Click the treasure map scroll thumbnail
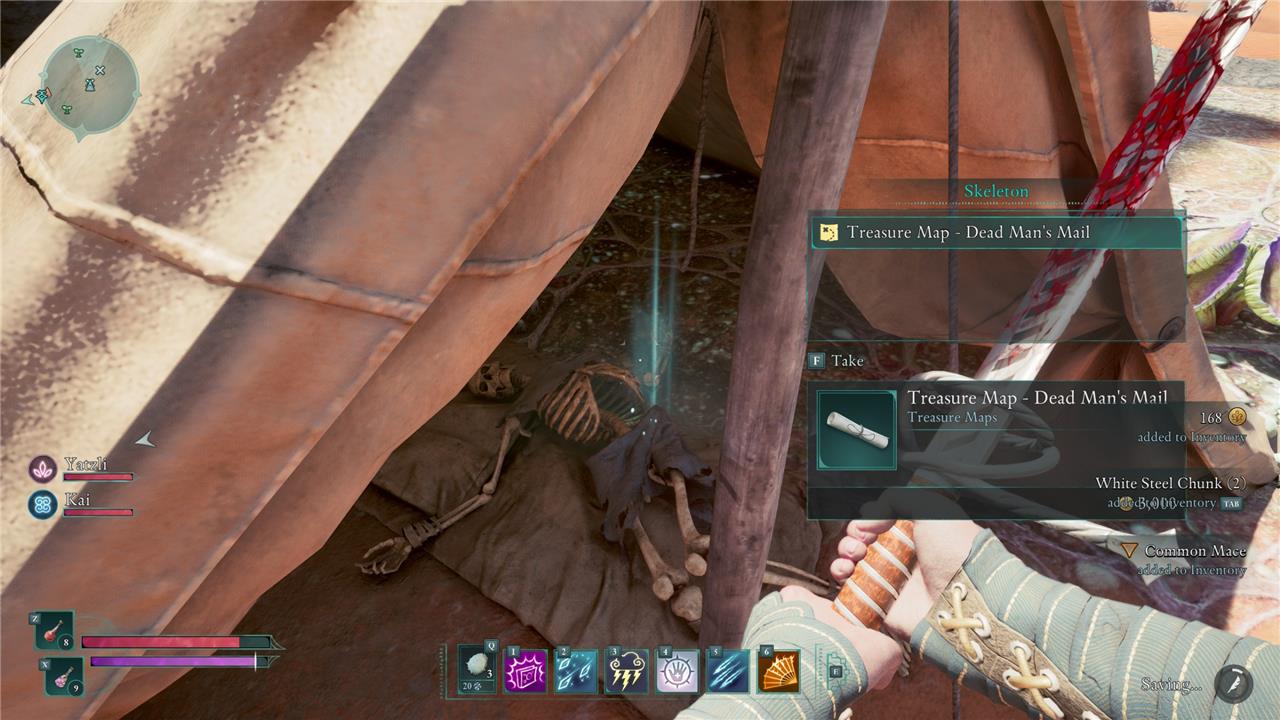Screen dimensions: 1280x720 coord(857,430)
